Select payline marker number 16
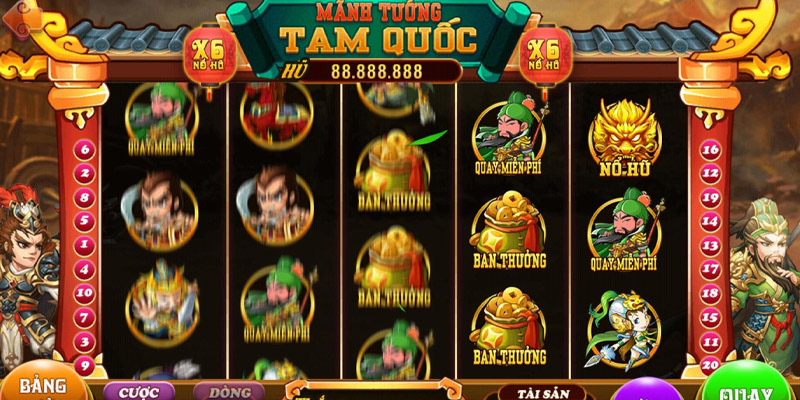 click(x=712, y=150)
